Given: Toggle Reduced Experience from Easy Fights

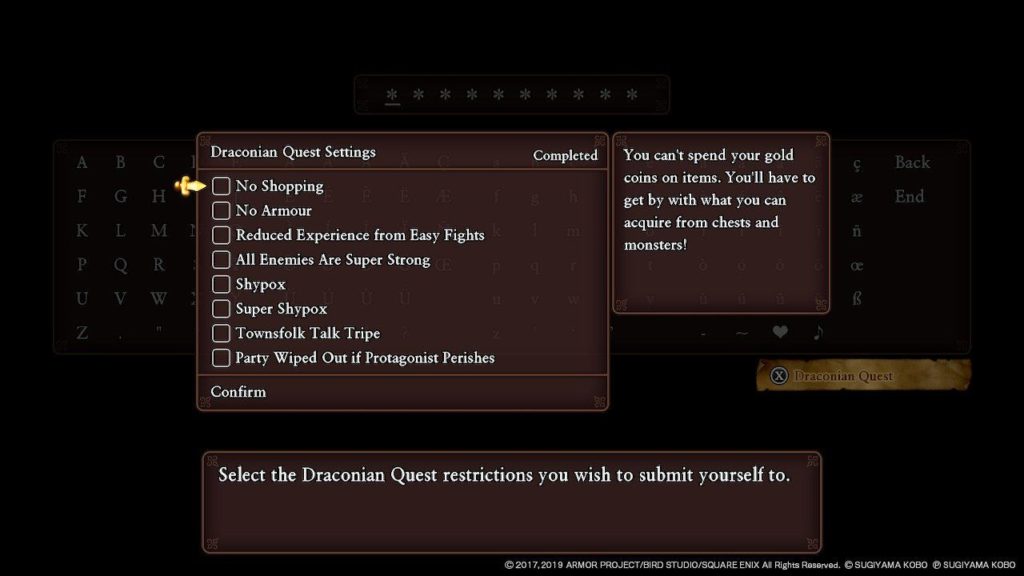Looking at the screenshot, I should tap(221, 235).
